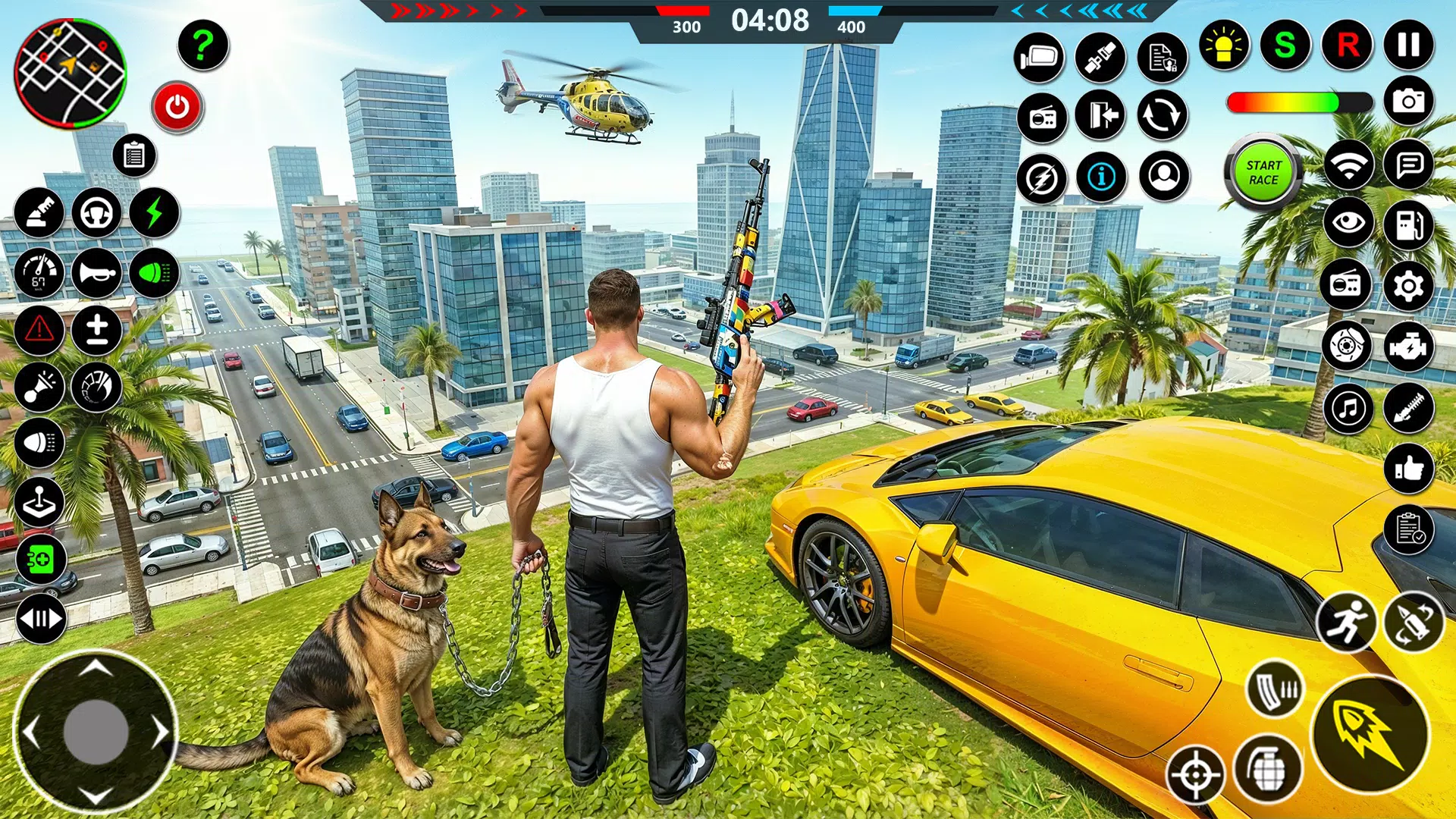The width and height of the screenshot is (1456, 819).
Task: Activate the crosshair aim button
Action: click(x=1196, y=774)
